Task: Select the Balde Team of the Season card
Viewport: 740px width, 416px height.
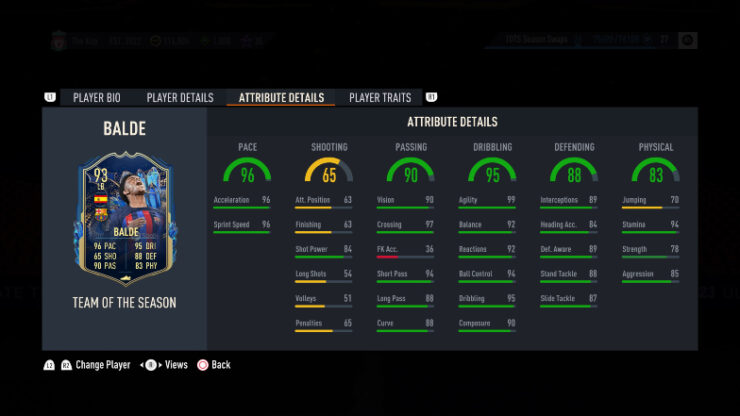Action: point(123,219)
